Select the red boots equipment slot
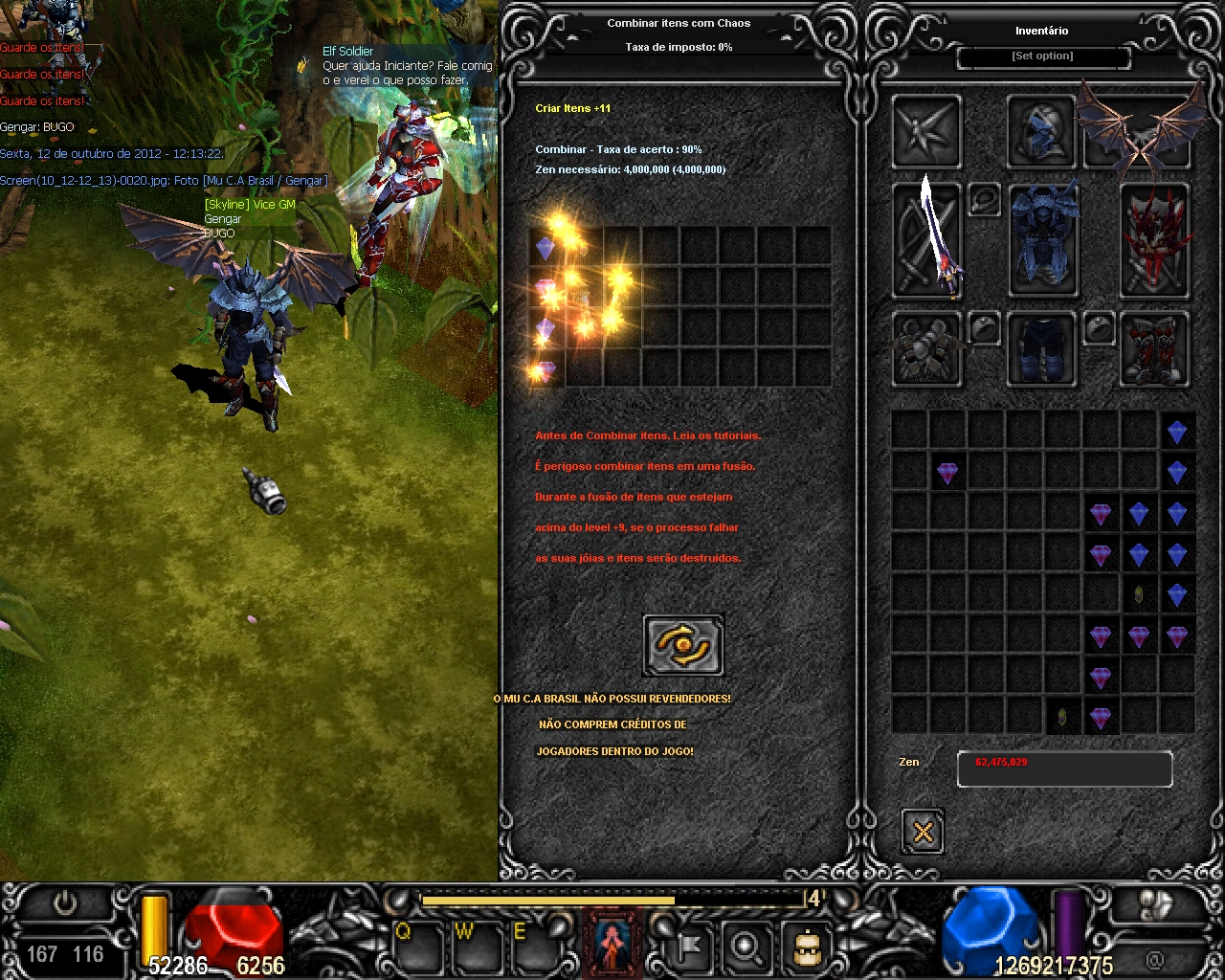Screen dimensions: 1225x980 tap(1154, 348)
